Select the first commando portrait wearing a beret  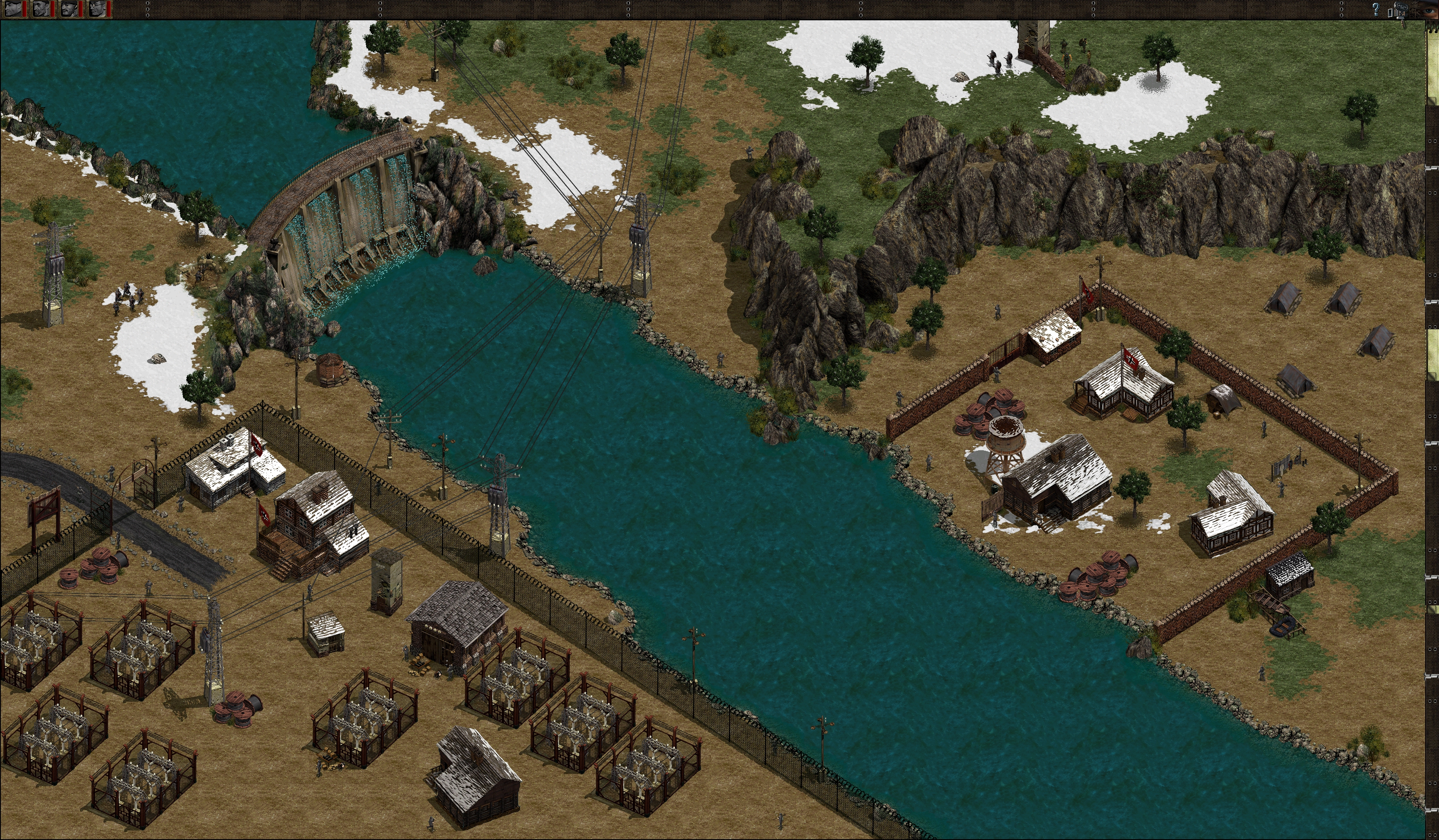coord(14,9)
